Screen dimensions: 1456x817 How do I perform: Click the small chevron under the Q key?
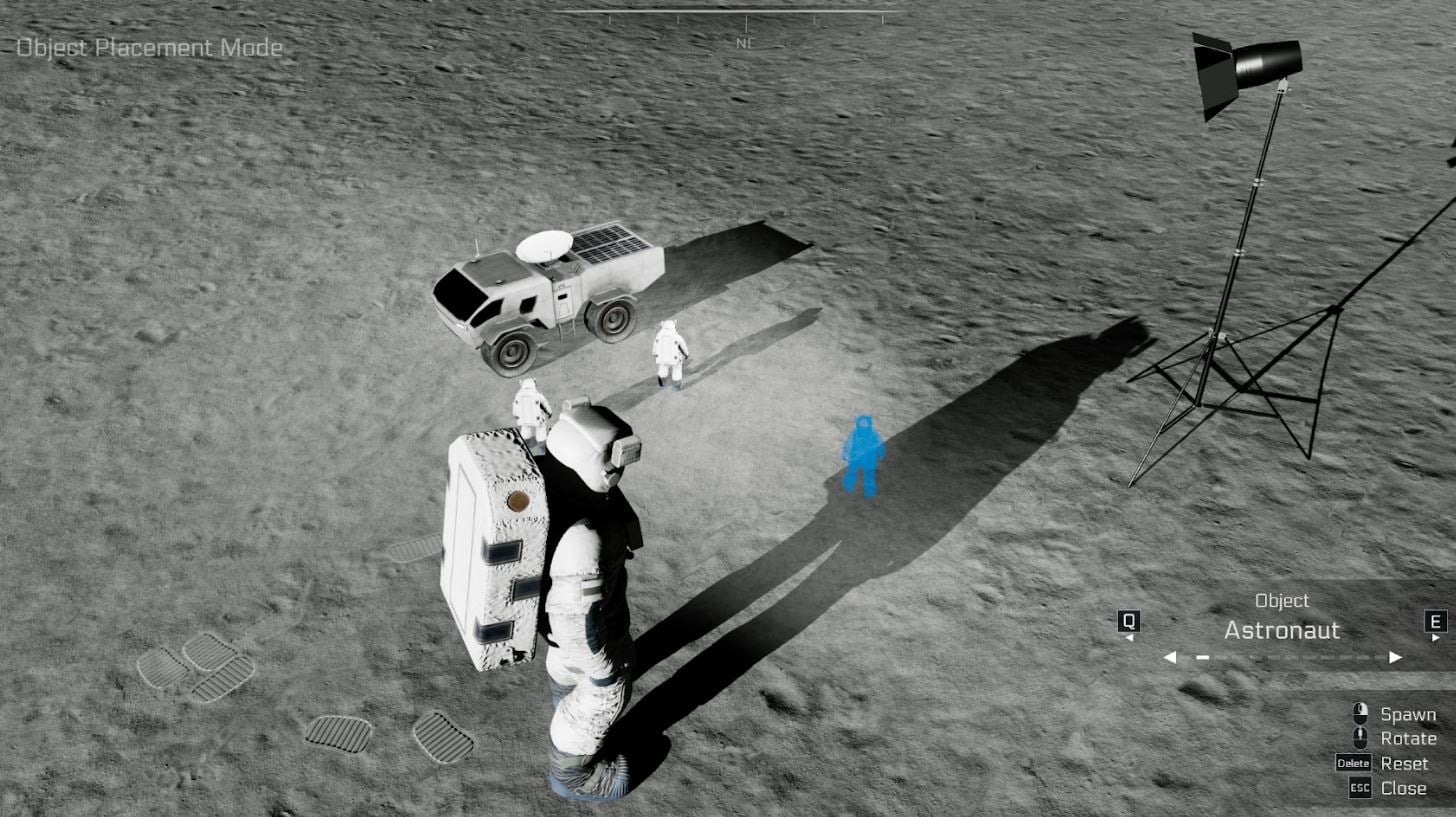1129,637
